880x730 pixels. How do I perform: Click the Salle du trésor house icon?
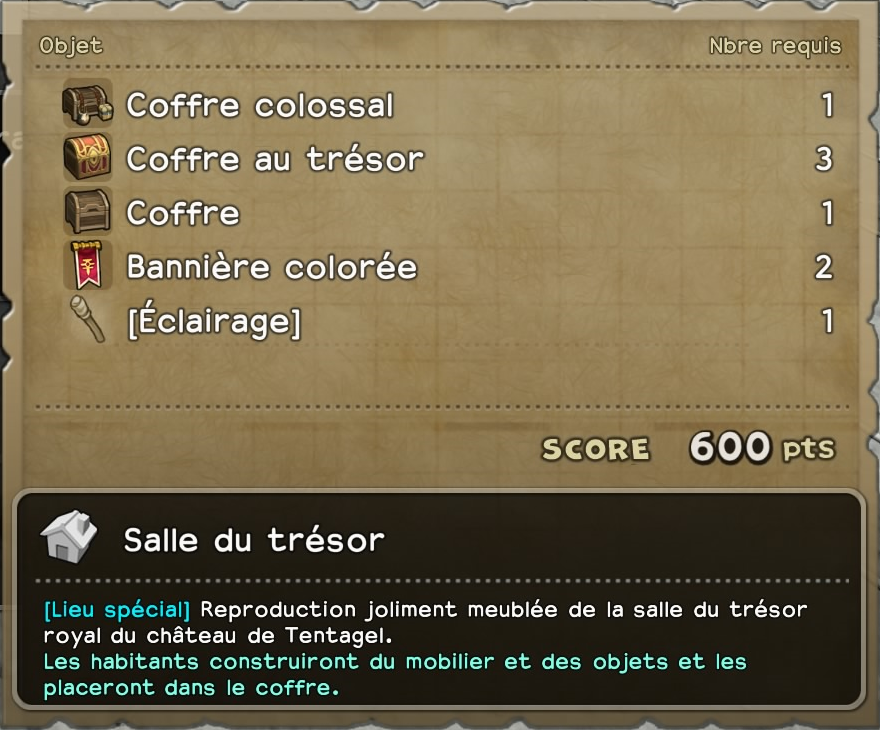(x=69, y=538)
